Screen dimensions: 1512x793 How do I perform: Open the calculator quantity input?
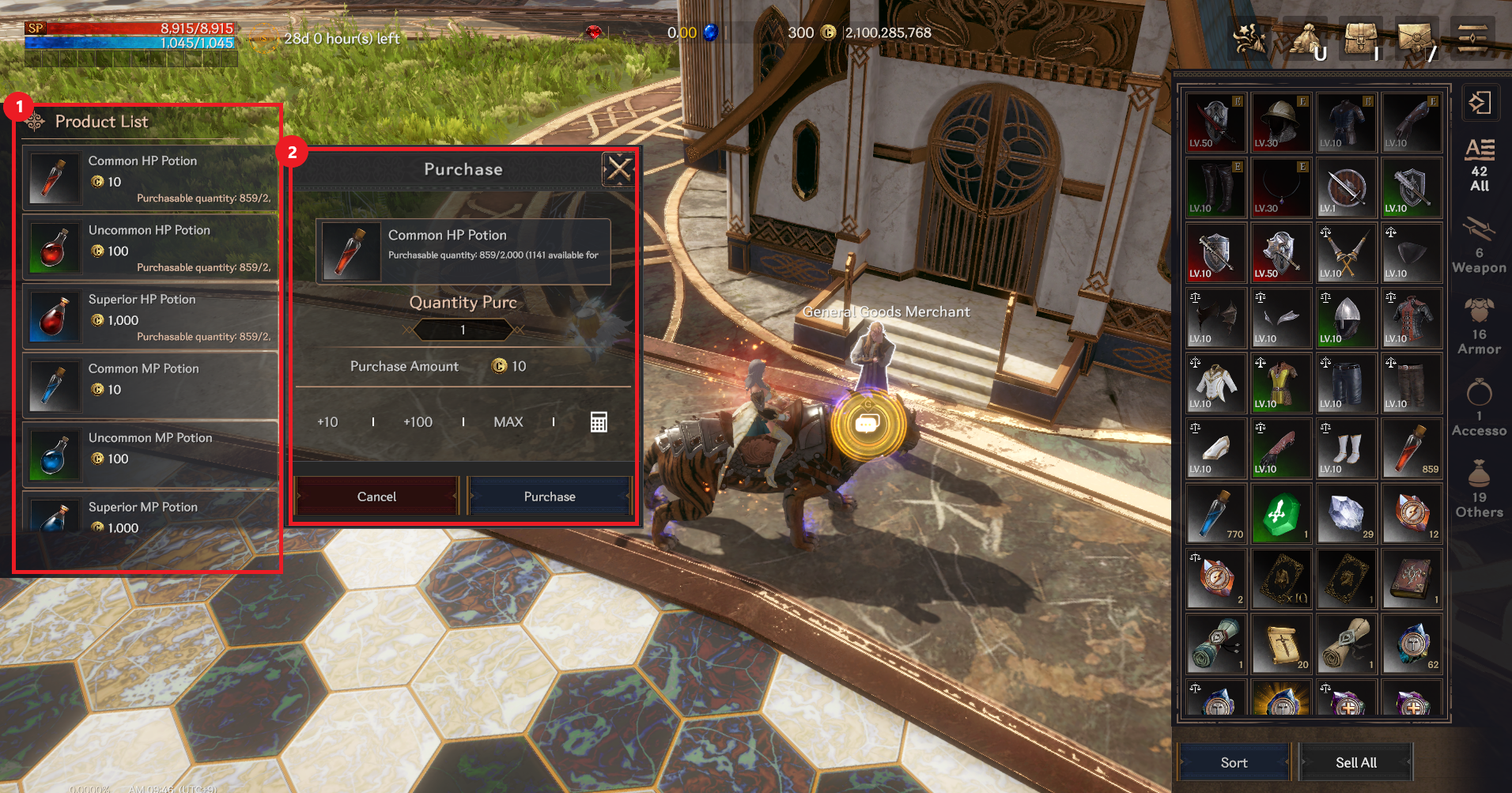click(599, 422)
